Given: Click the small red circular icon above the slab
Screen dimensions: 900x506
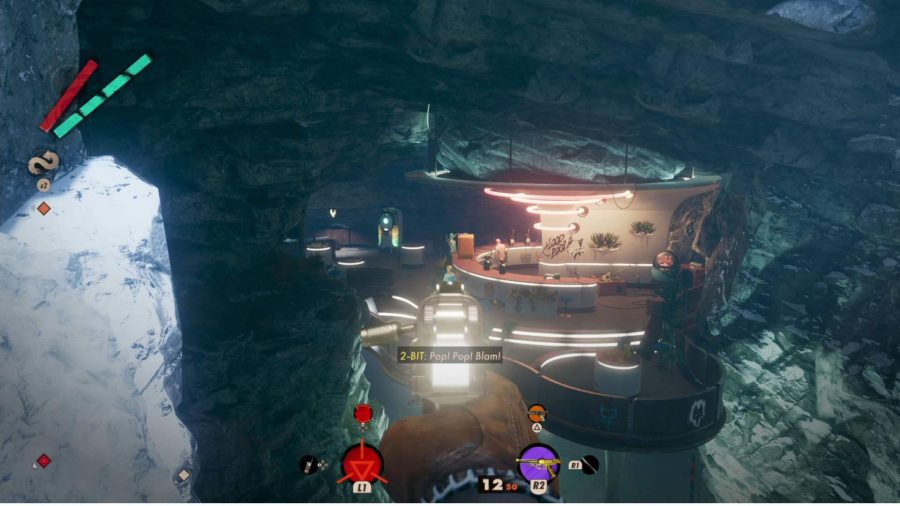Looking at the screenshot, I should click(x=362, y=411).
